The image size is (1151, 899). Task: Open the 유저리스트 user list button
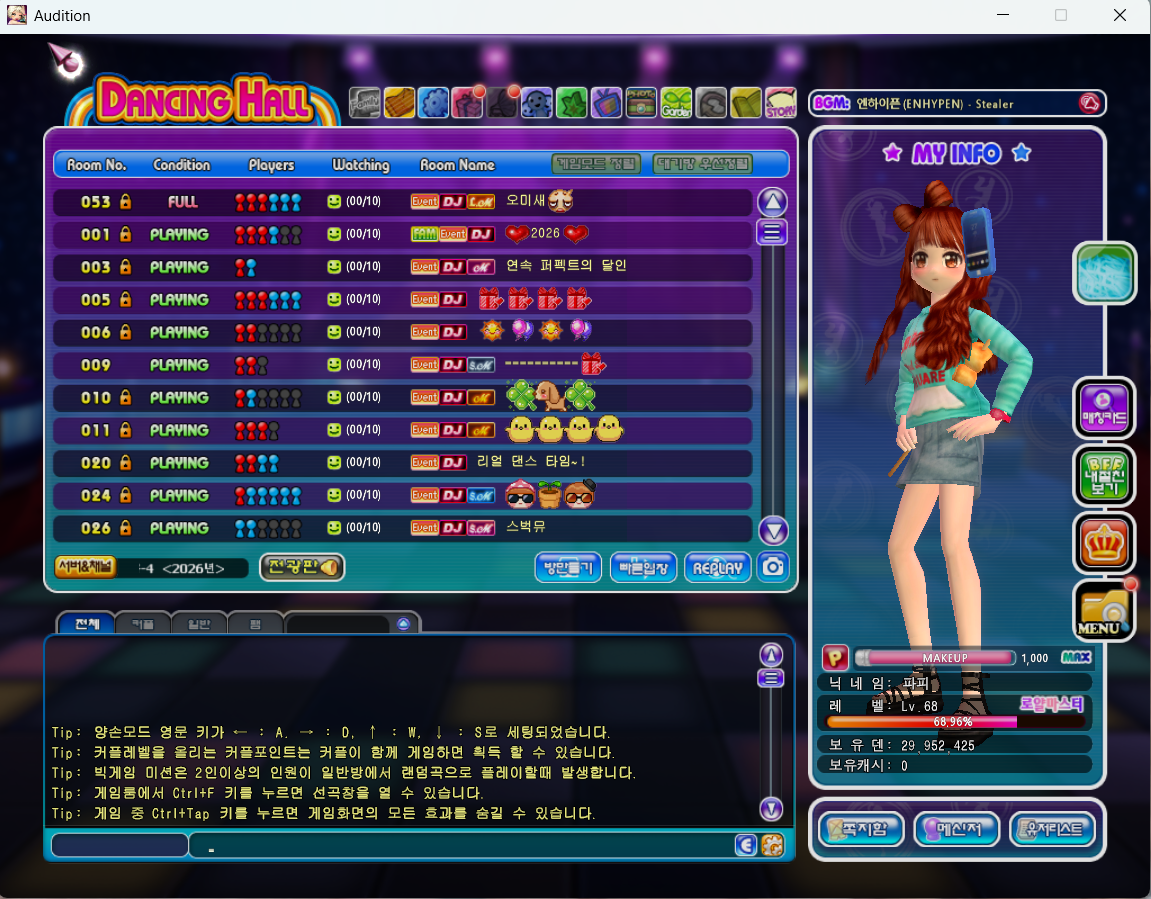1052,829
